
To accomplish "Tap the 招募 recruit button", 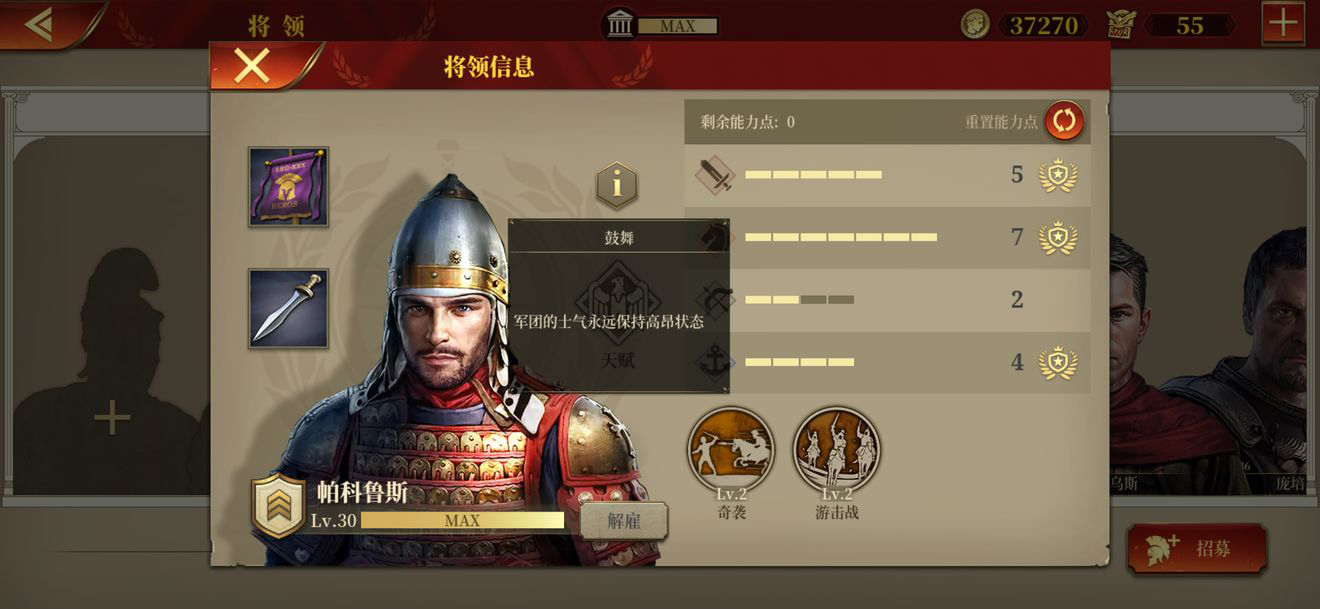I will click(x=1196, y=548).
